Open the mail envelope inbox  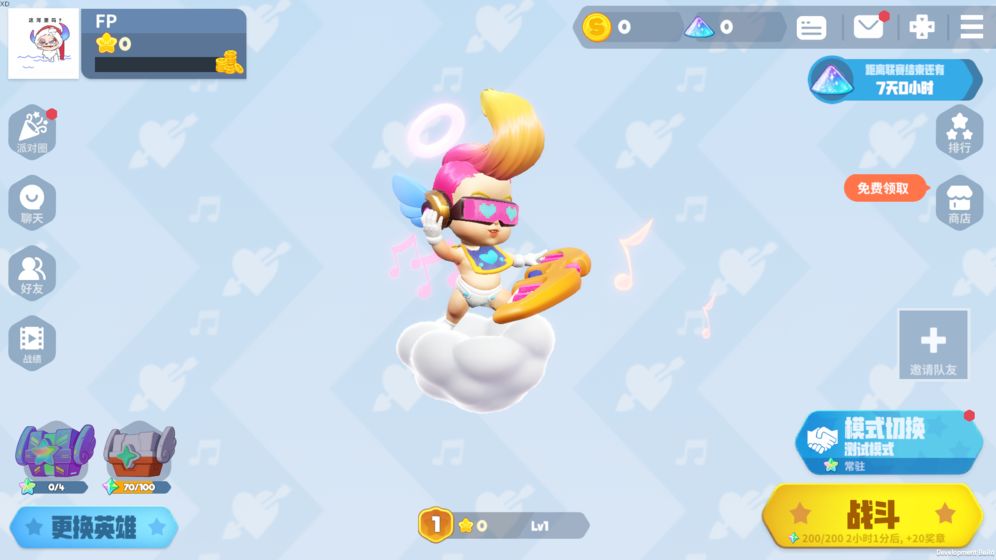tap(868, 27)
